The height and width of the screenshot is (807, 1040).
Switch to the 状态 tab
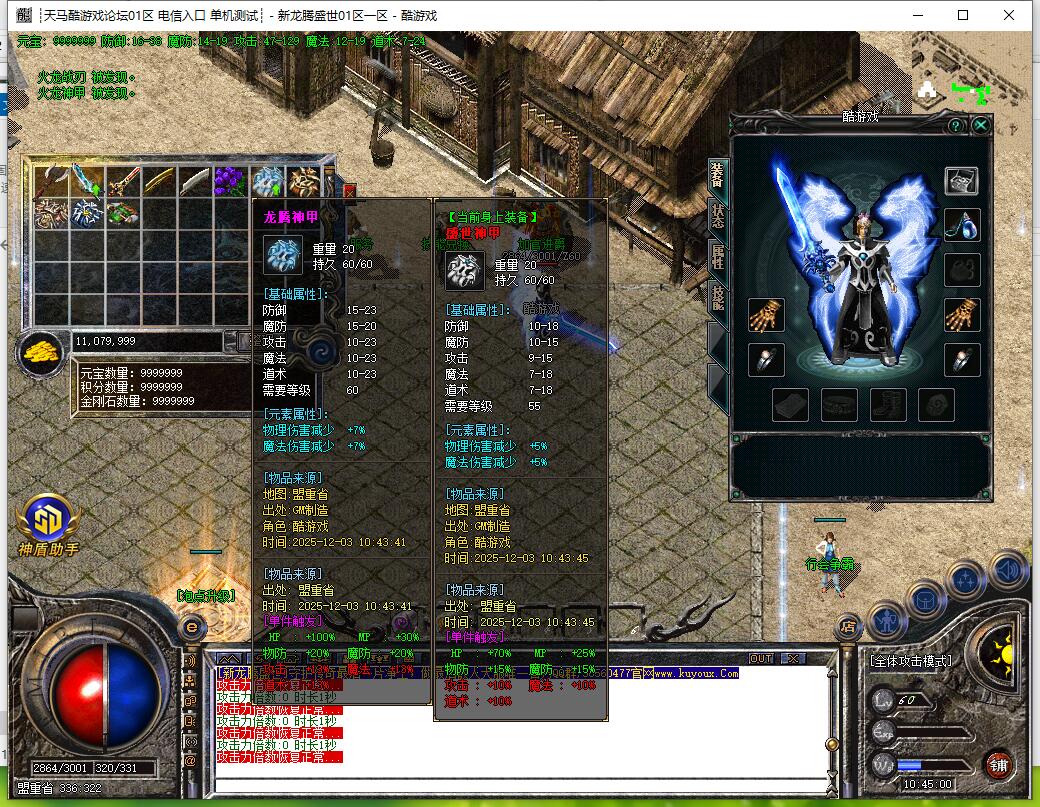click(x=718, y=215)
